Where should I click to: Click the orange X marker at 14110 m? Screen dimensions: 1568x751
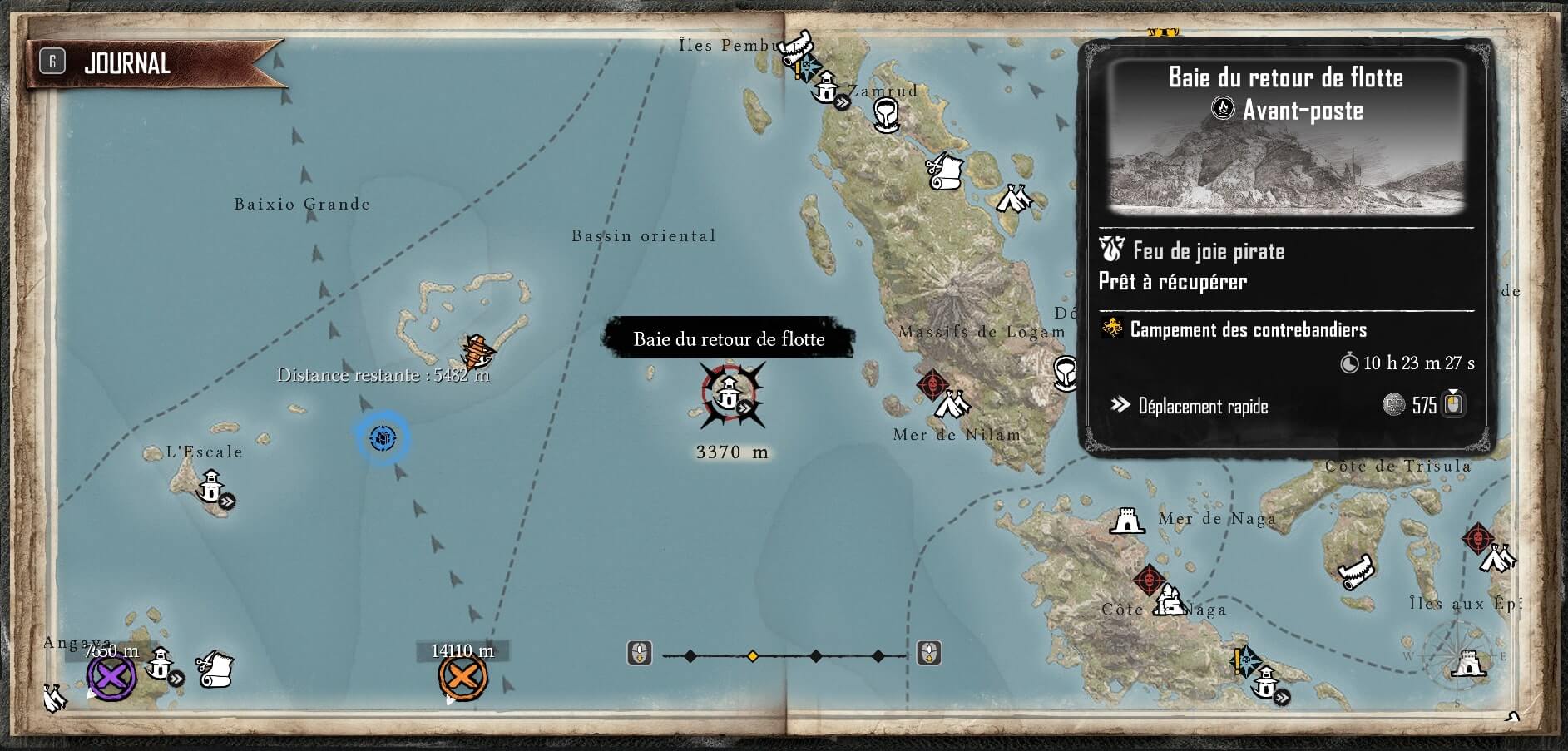tap(462, 678)
